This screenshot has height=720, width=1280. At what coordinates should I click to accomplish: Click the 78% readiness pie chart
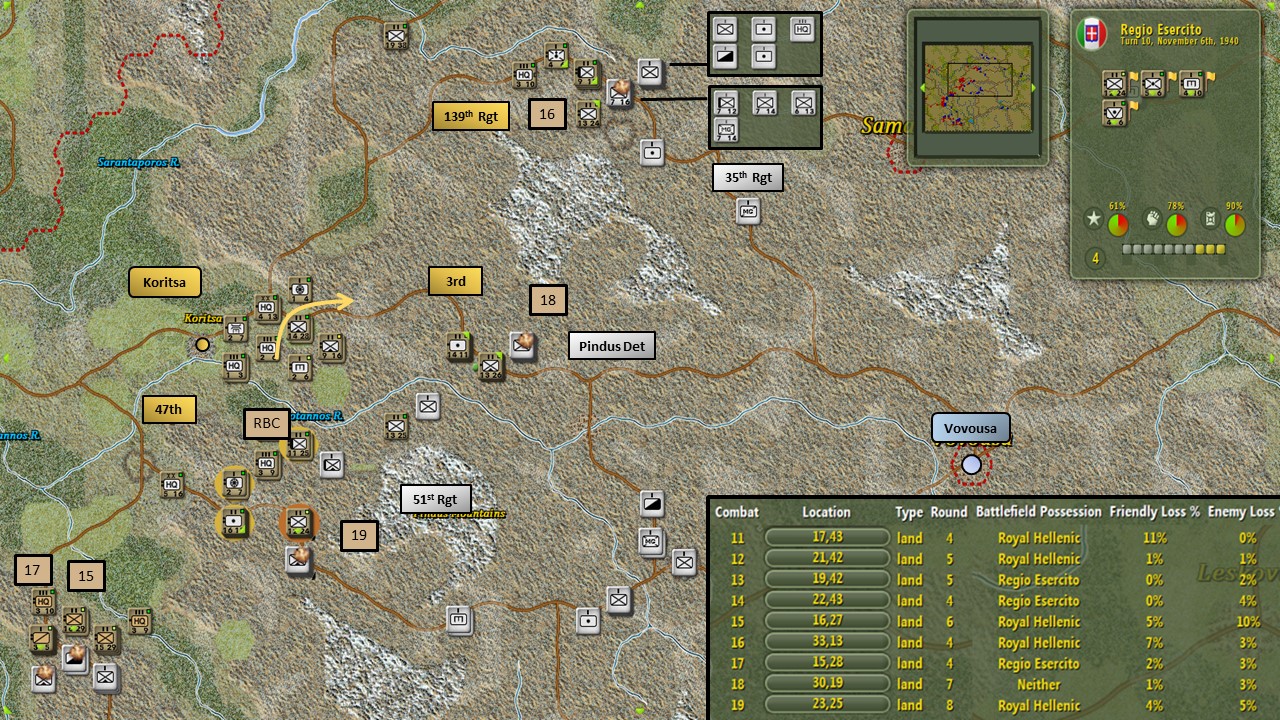click(x=1176, y=223)
